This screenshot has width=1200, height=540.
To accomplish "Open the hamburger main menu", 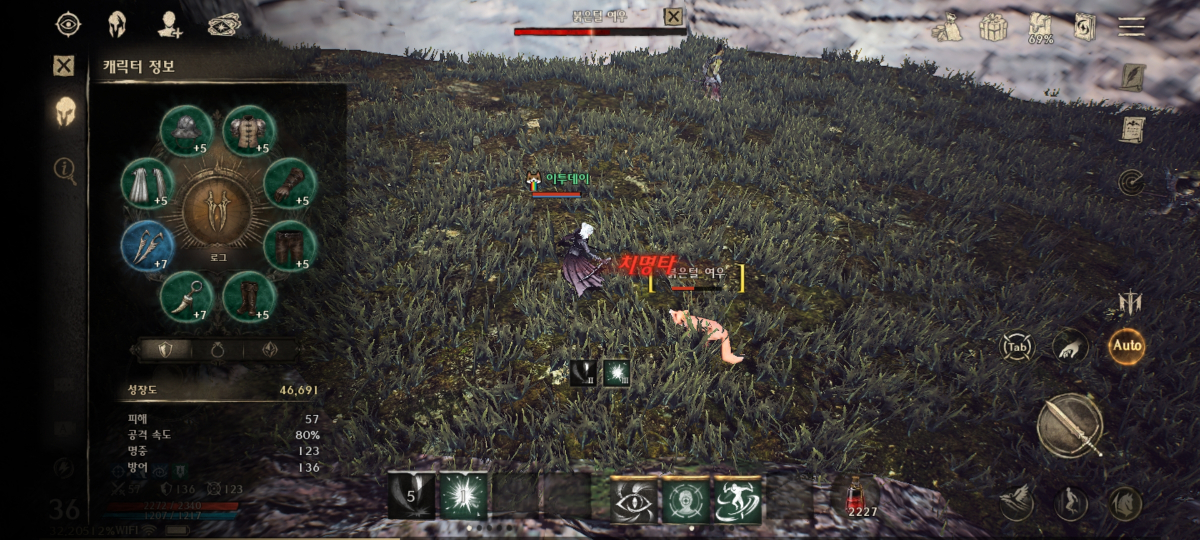I will [1131, 26].
